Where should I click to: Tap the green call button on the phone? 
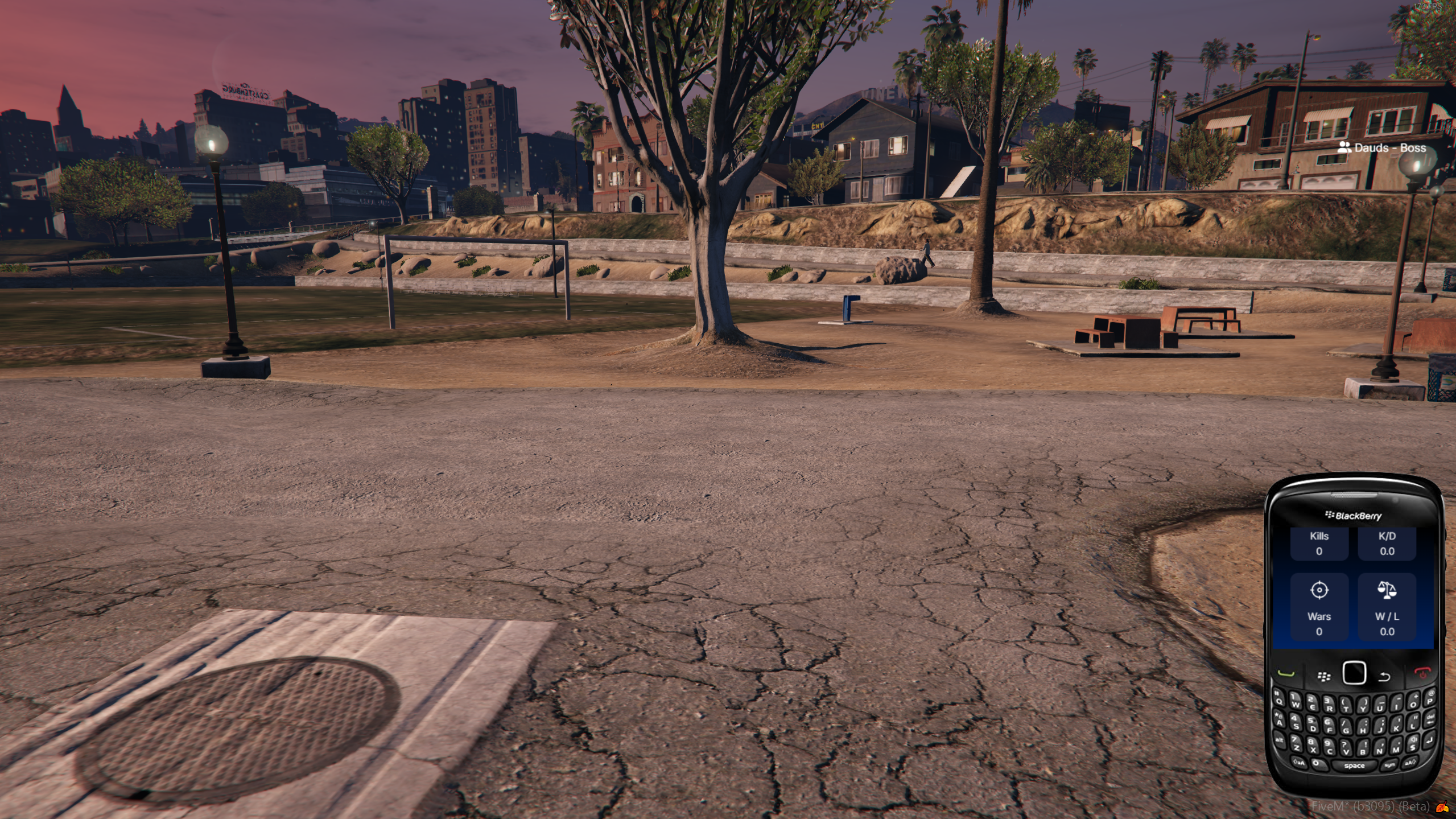coord(1286,673)
